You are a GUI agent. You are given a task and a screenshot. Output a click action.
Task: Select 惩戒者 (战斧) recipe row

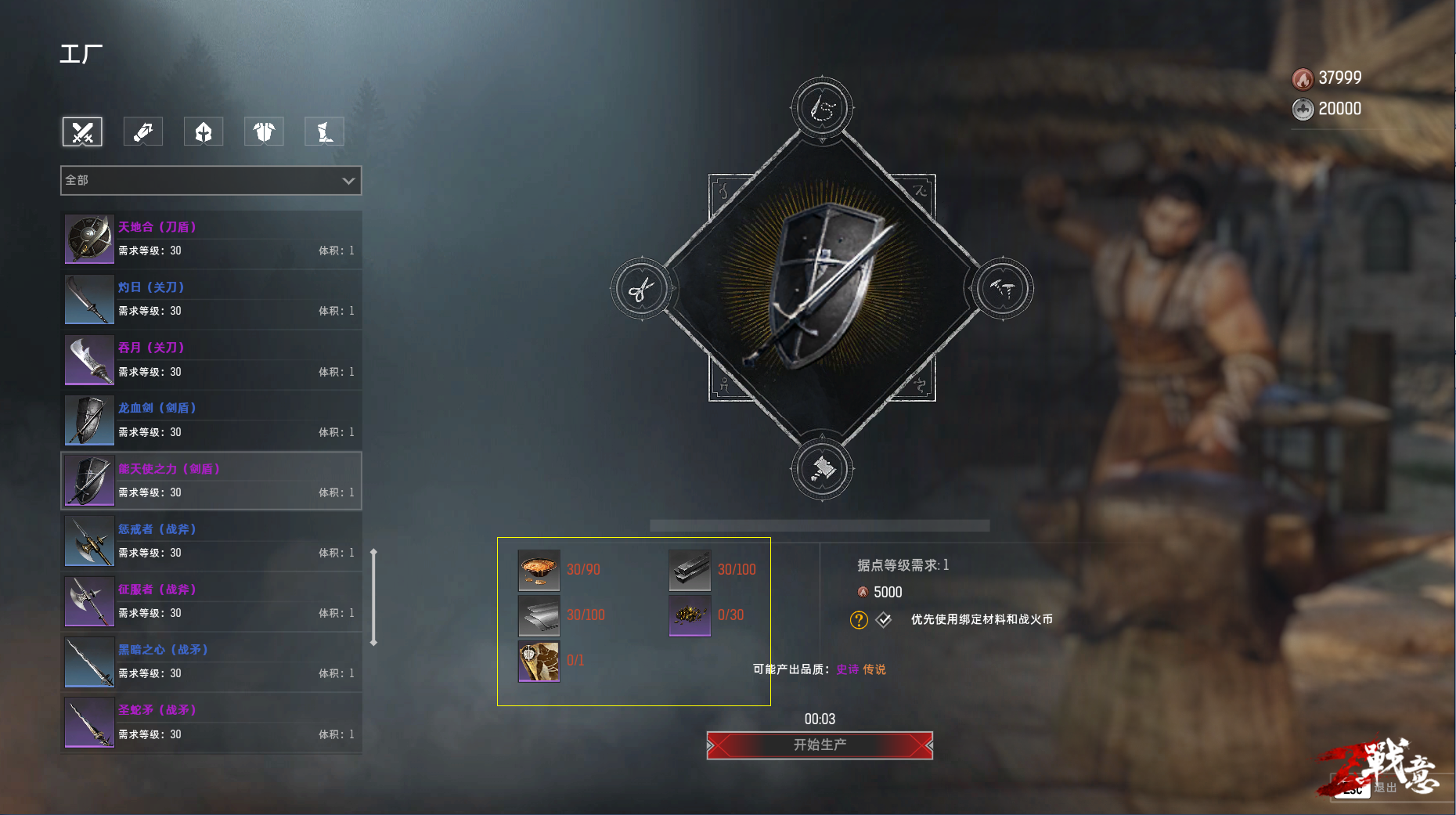click(211, 541)
